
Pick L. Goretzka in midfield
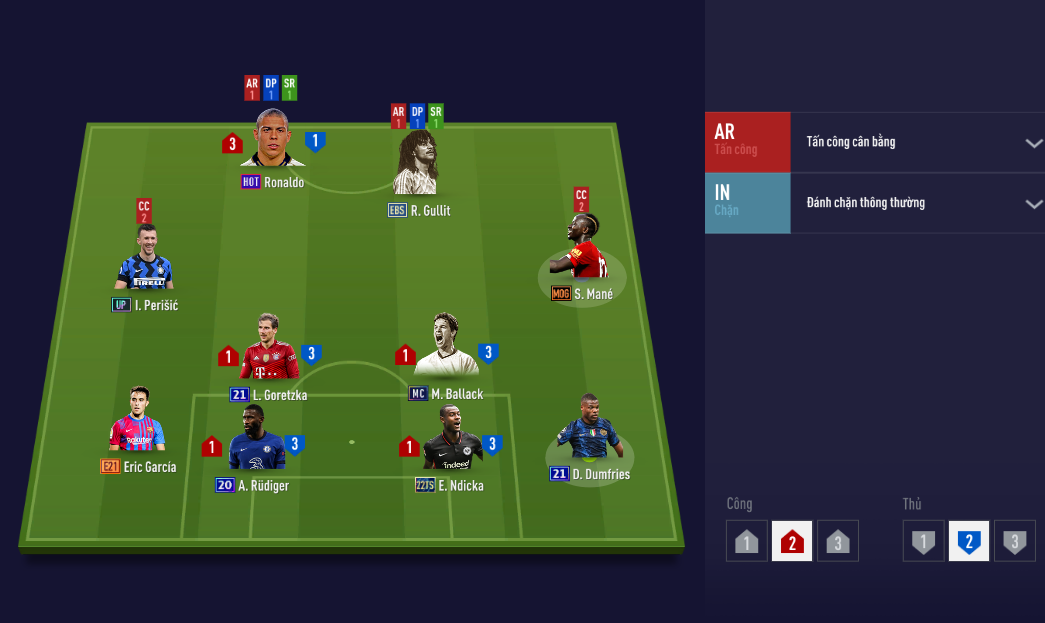point(268,351)
